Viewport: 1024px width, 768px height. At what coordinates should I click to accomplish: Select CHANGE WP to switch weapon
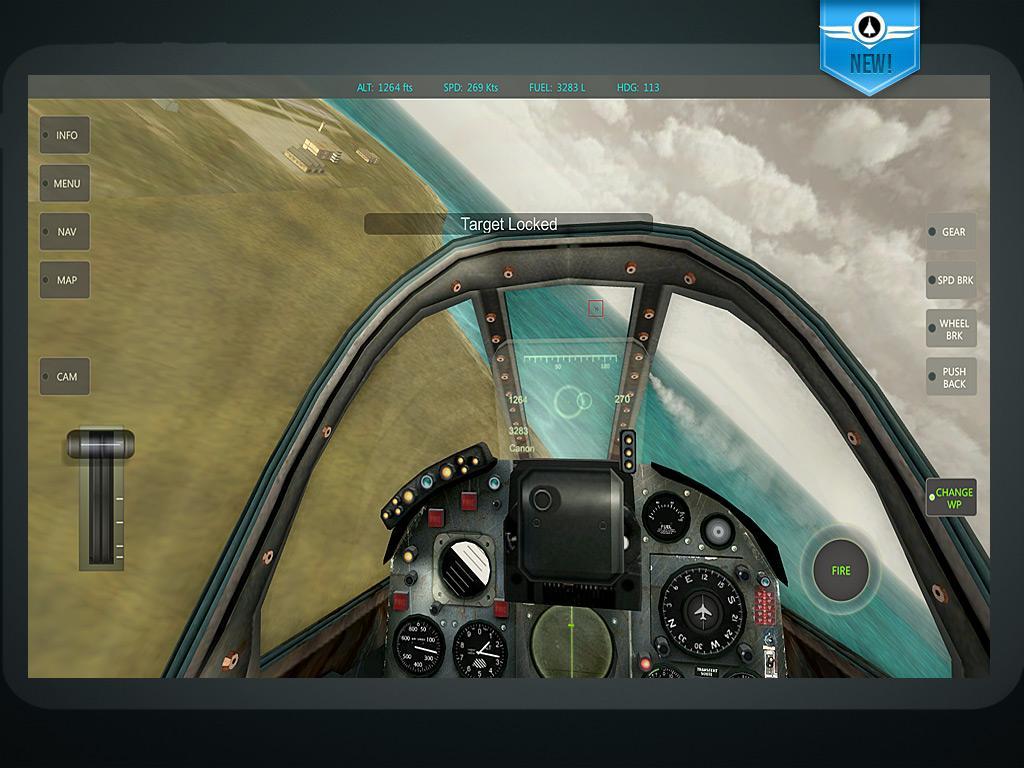pos(951,498)
